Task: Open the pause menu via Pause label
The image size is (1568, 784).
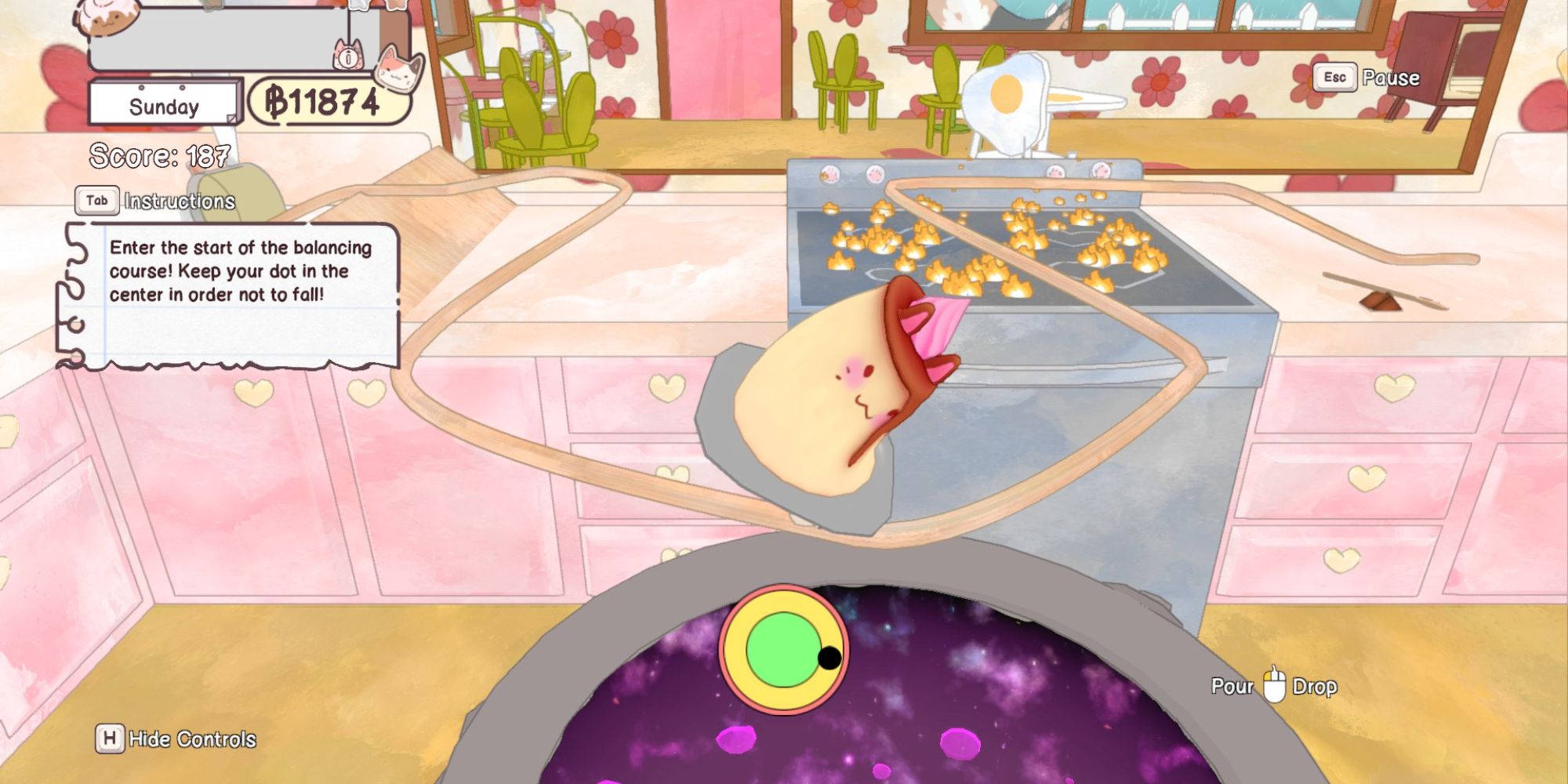Action: [1392, 77]
